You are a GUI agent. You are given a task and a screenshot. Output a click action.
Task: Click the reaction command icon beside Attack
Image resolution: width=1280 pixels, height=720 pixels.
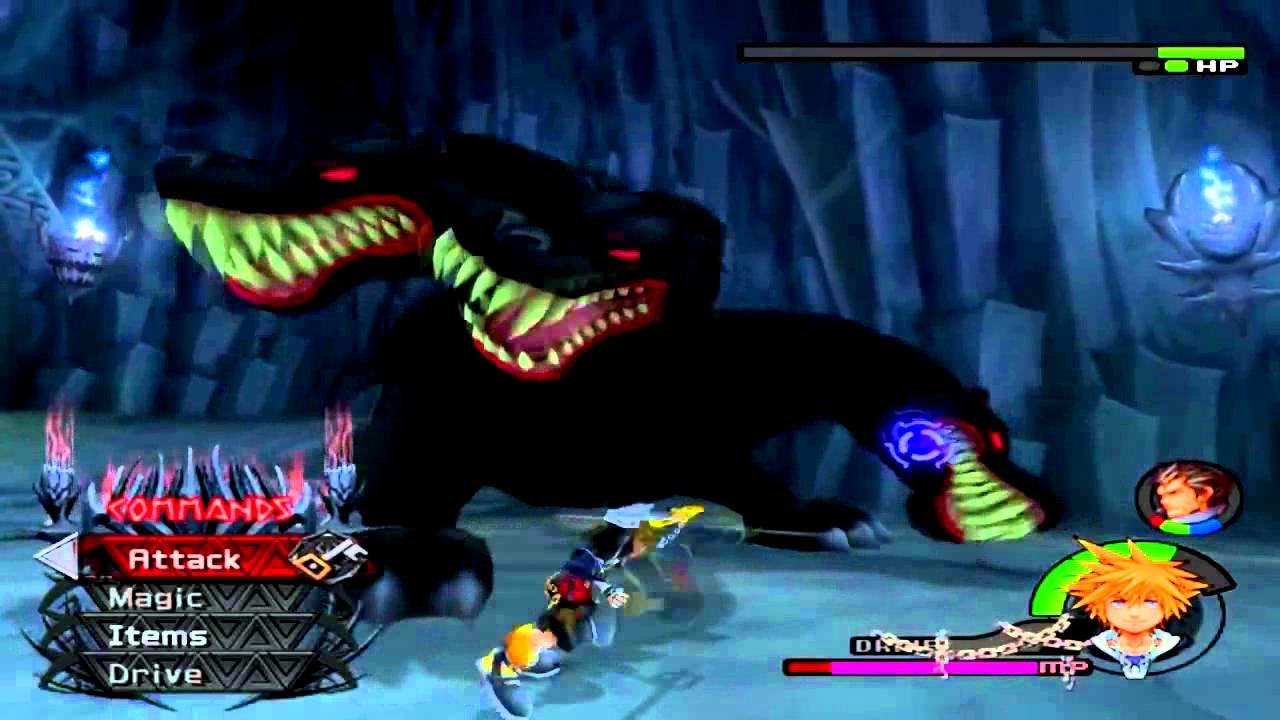pyautogui.click(x=330, y=558)
